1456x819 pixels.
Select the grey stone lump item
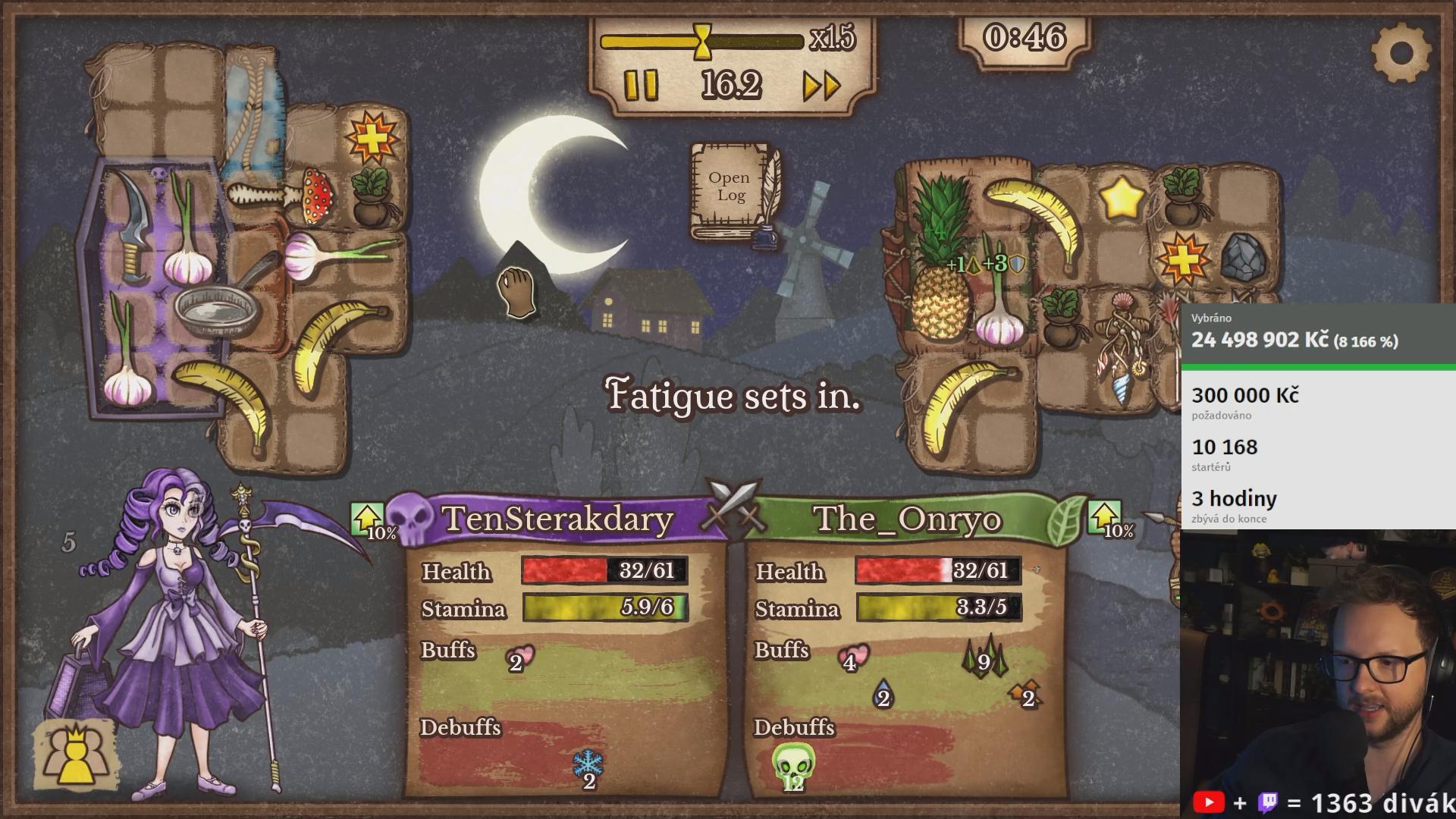1244,257
